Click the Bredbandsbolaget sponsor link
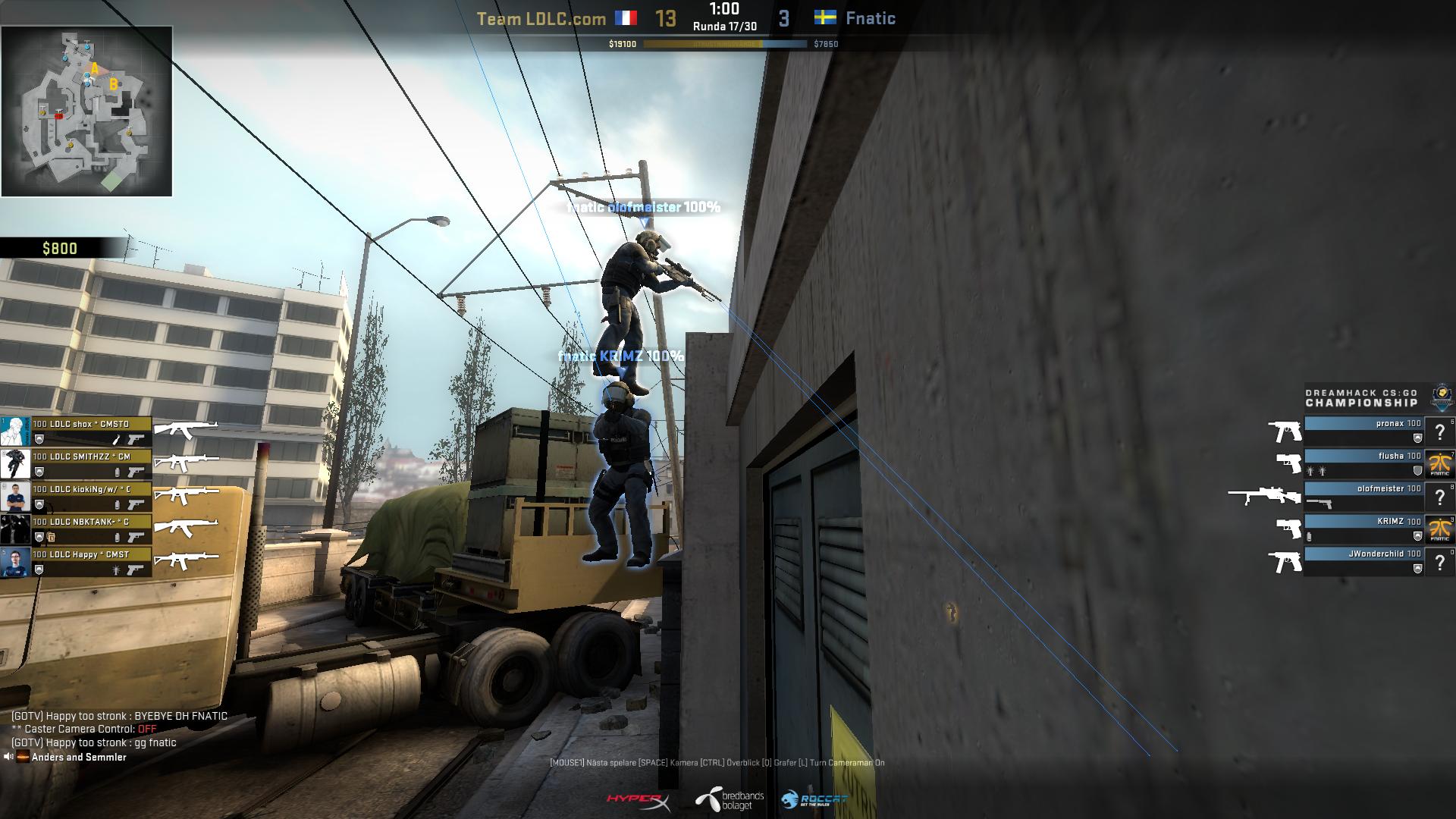The height and width of the screenshot is (819, 1456). (x=730, y=799)
